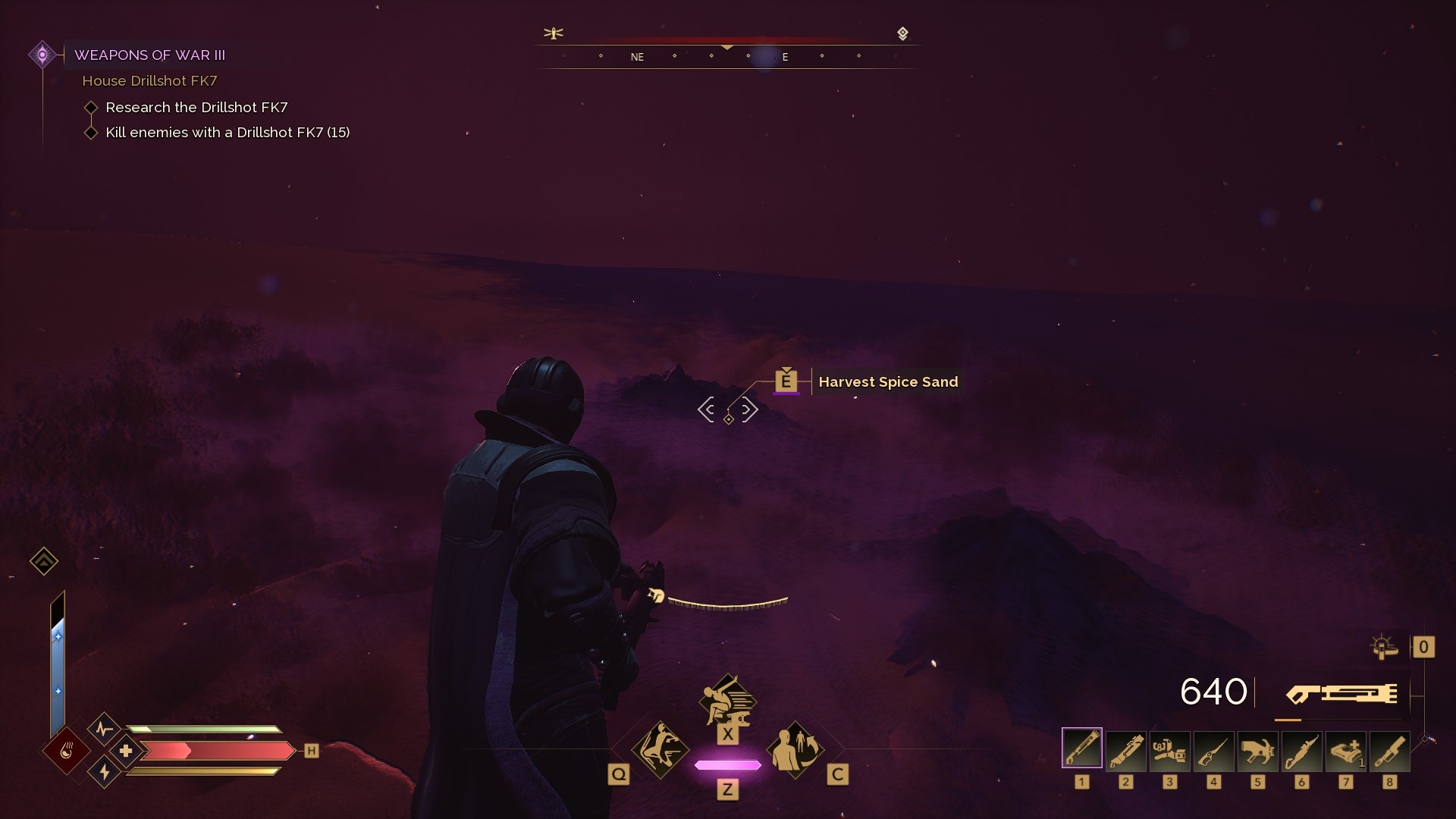Open the Weapons of War III quest tracker
The height and width of the screenshot is (819, 1456).
149,55
